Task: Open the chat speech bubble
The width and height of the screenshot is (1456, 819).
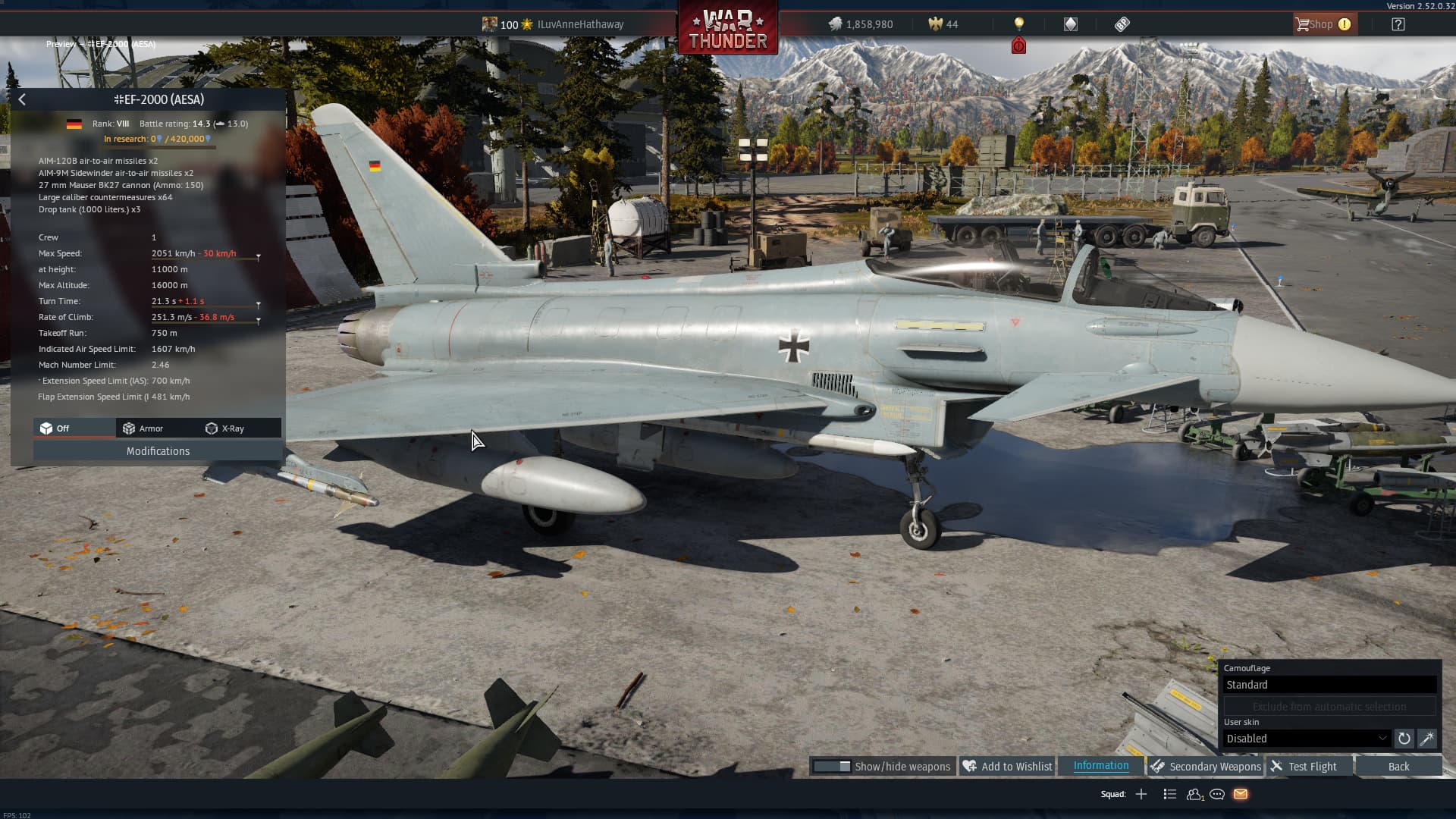Action: (1217, 794)
